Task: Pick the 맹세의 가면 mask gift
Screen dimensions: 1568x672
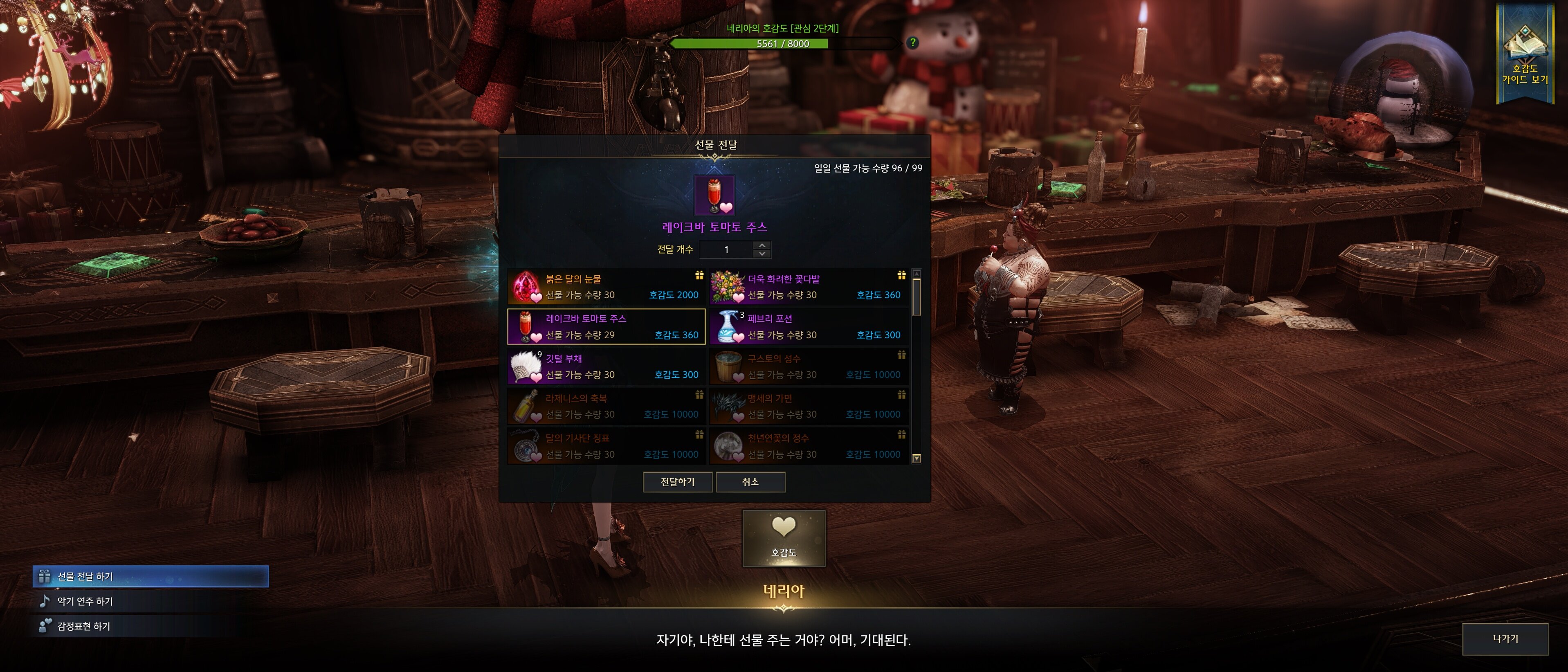Action: click(809, 406)
